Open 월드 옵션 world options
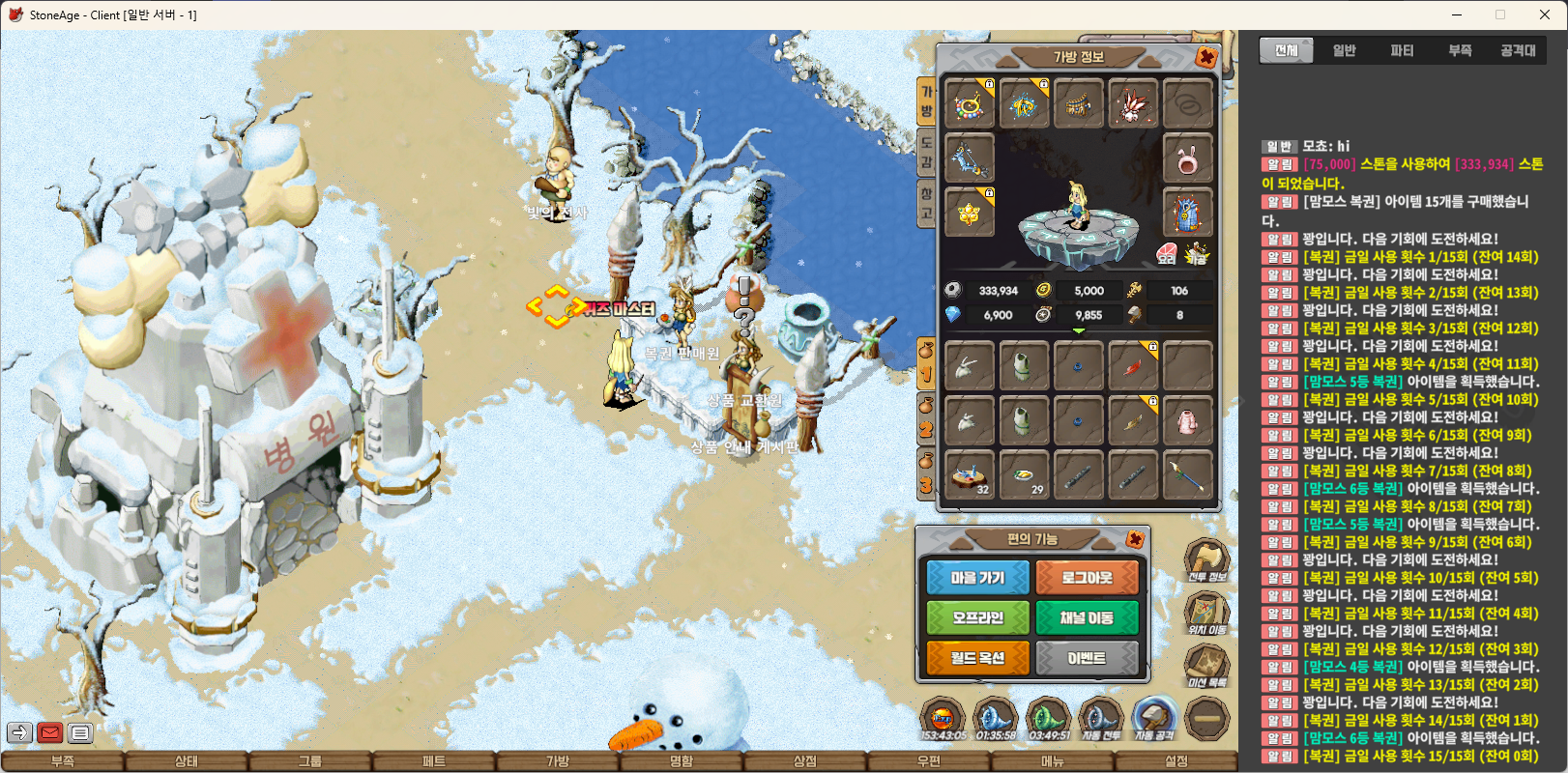This screenshot has height=773, width=1568. [977, 658]
